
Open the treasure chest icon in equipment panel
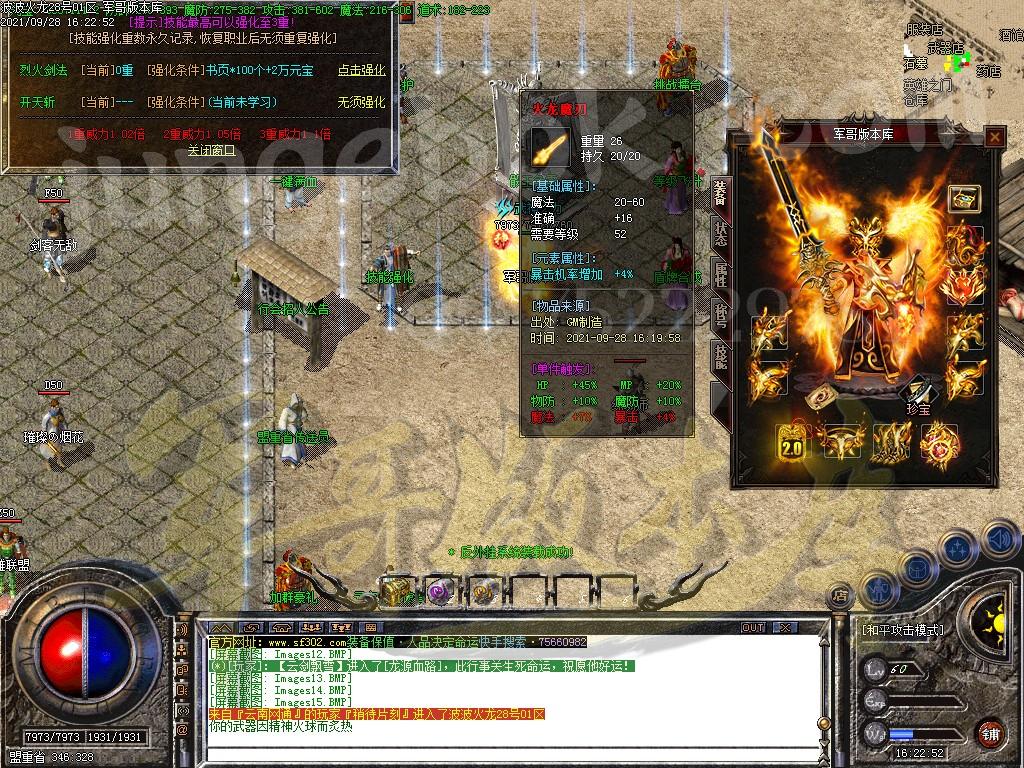964,198
